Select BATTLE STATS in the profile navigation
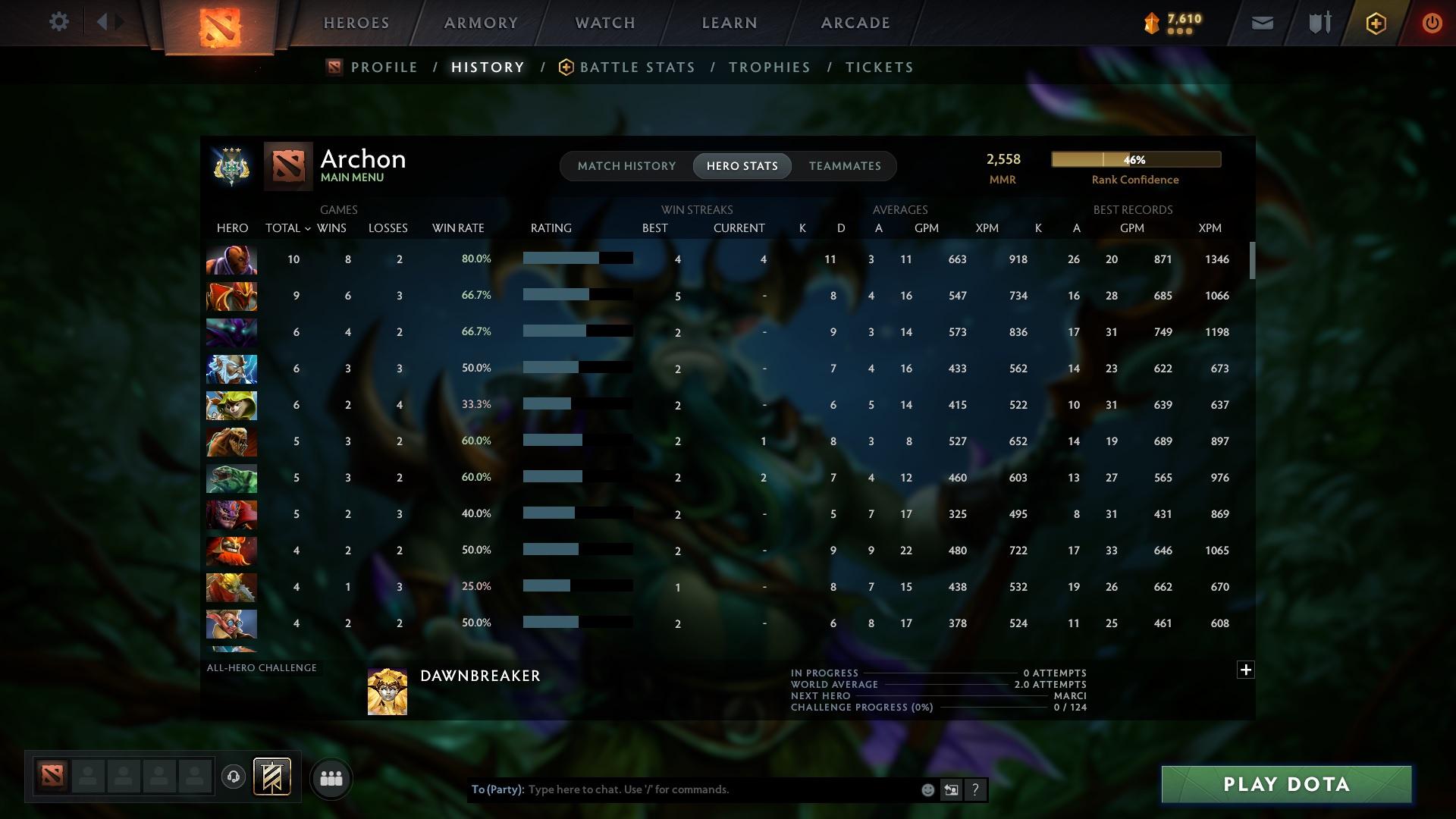 point(636,67)
